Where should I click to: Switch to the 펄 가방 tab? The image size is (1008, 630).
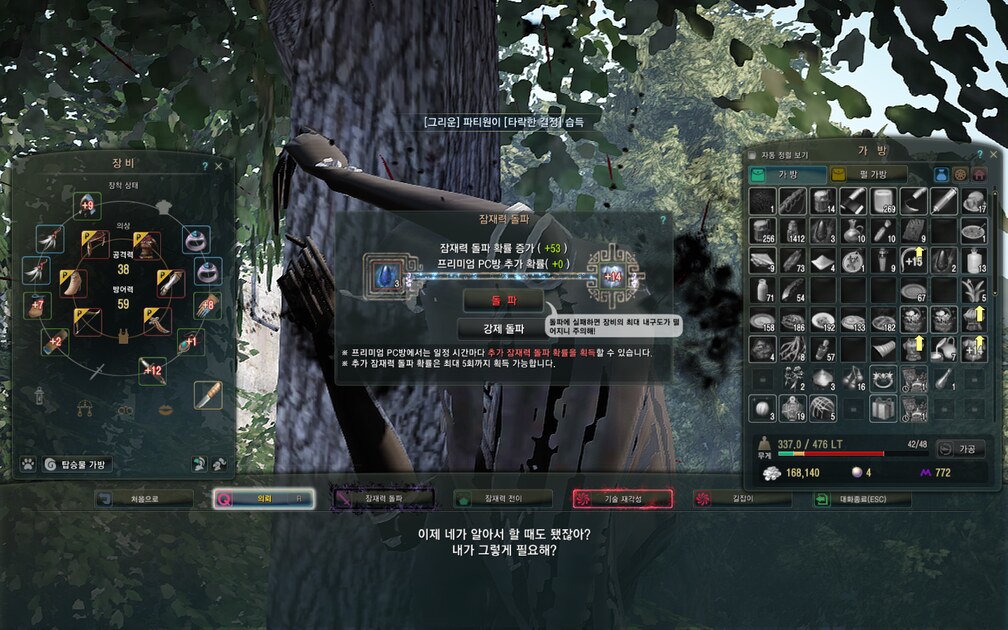pos(868,174)
